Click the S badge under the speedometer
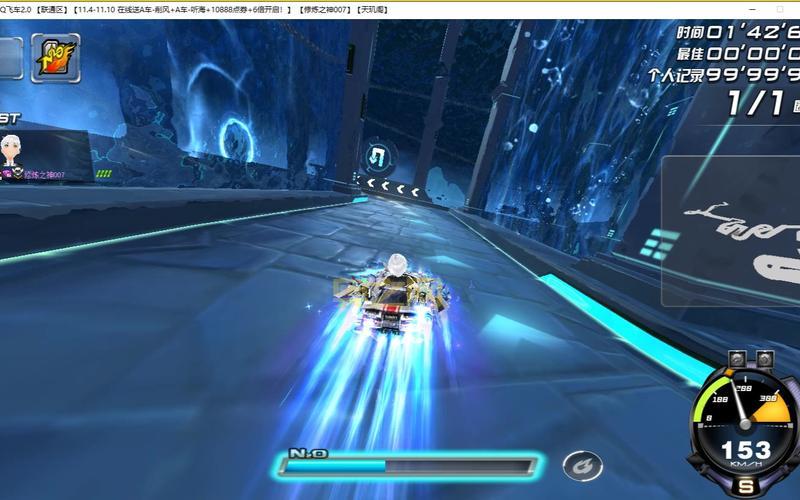 click(746, 486)
